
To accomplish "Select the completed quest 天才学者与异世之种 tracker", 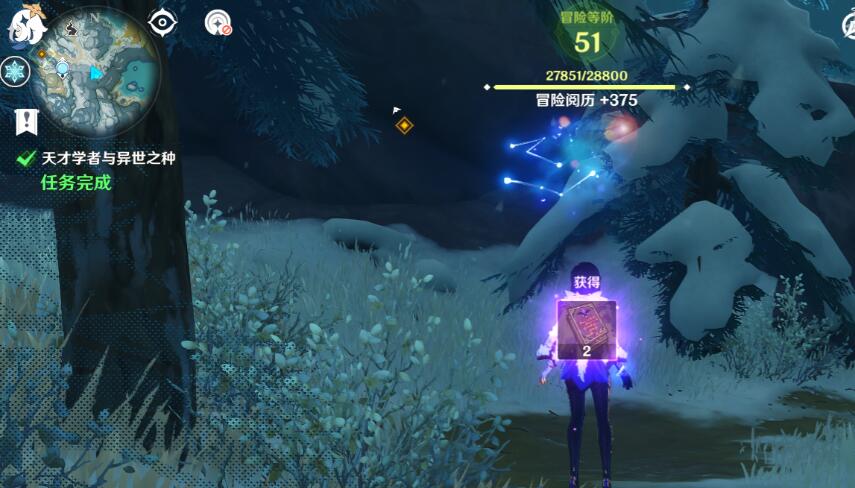I will (108, 158).
